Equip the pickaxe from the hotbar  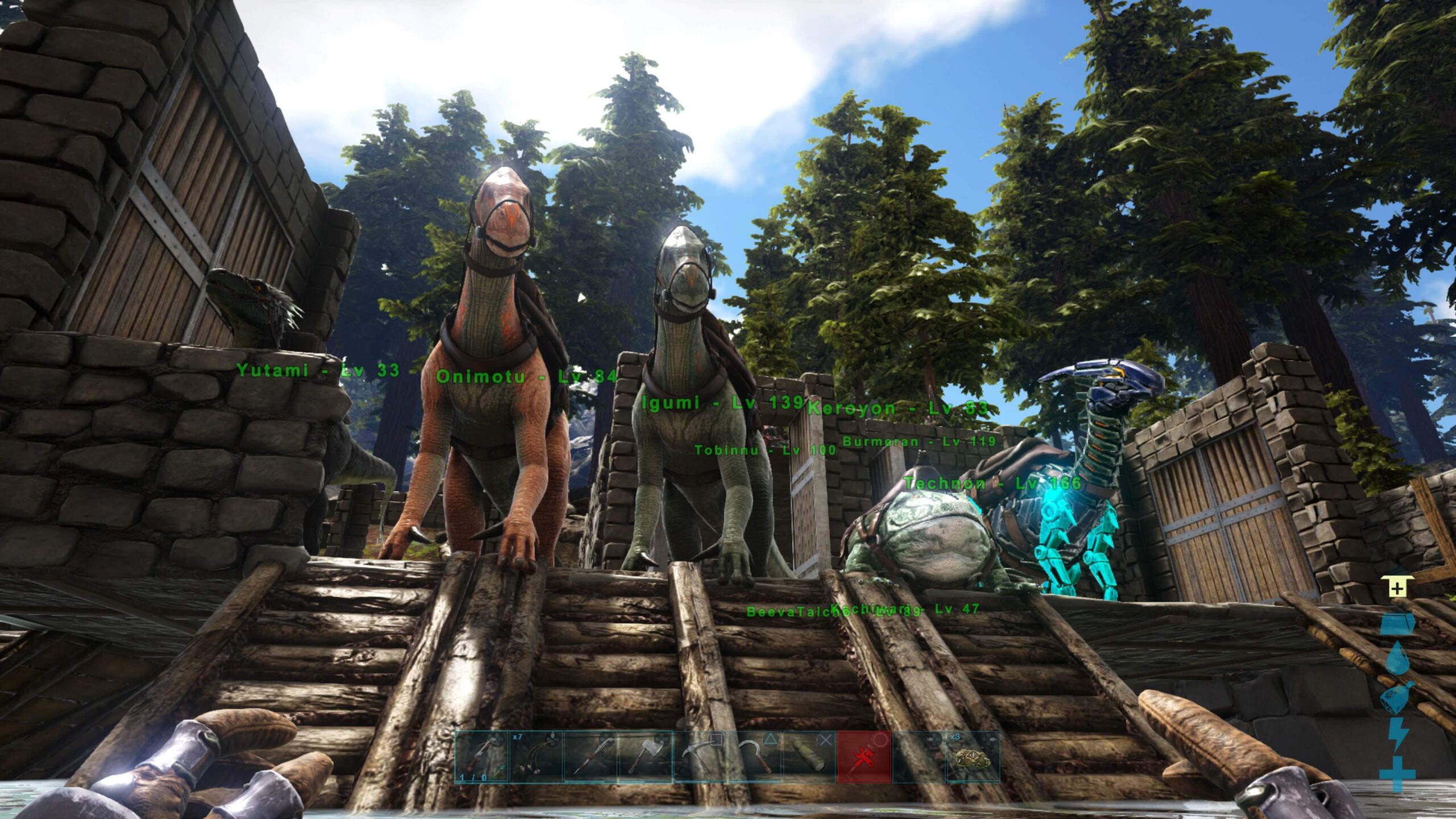click(x=700, y=757)
